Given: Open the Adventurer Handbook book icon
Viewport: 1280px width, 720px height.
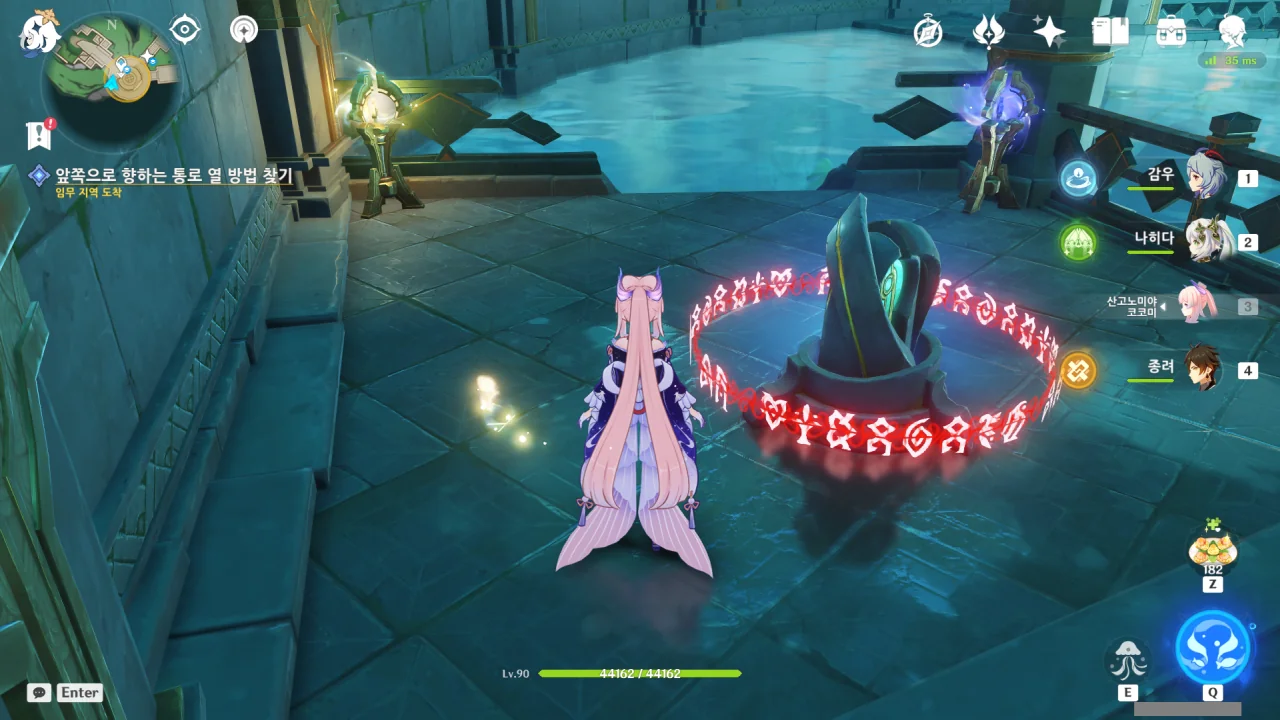Looking at the screenshot, I should (x=1110, y=33).
